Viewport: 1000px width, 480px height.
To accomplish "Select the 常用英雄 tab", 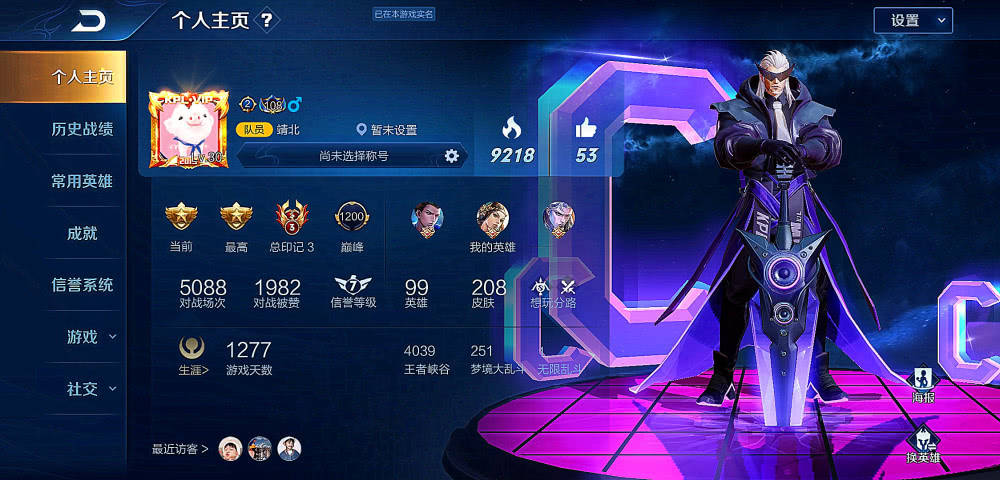I will click(x=82, y=181).
